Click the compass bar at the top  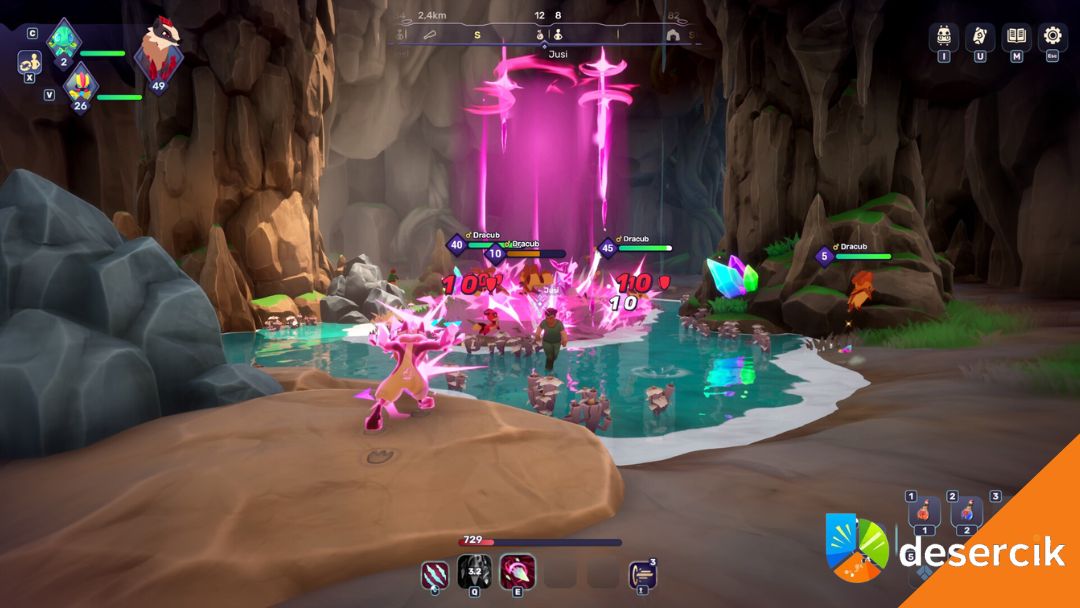545,34
